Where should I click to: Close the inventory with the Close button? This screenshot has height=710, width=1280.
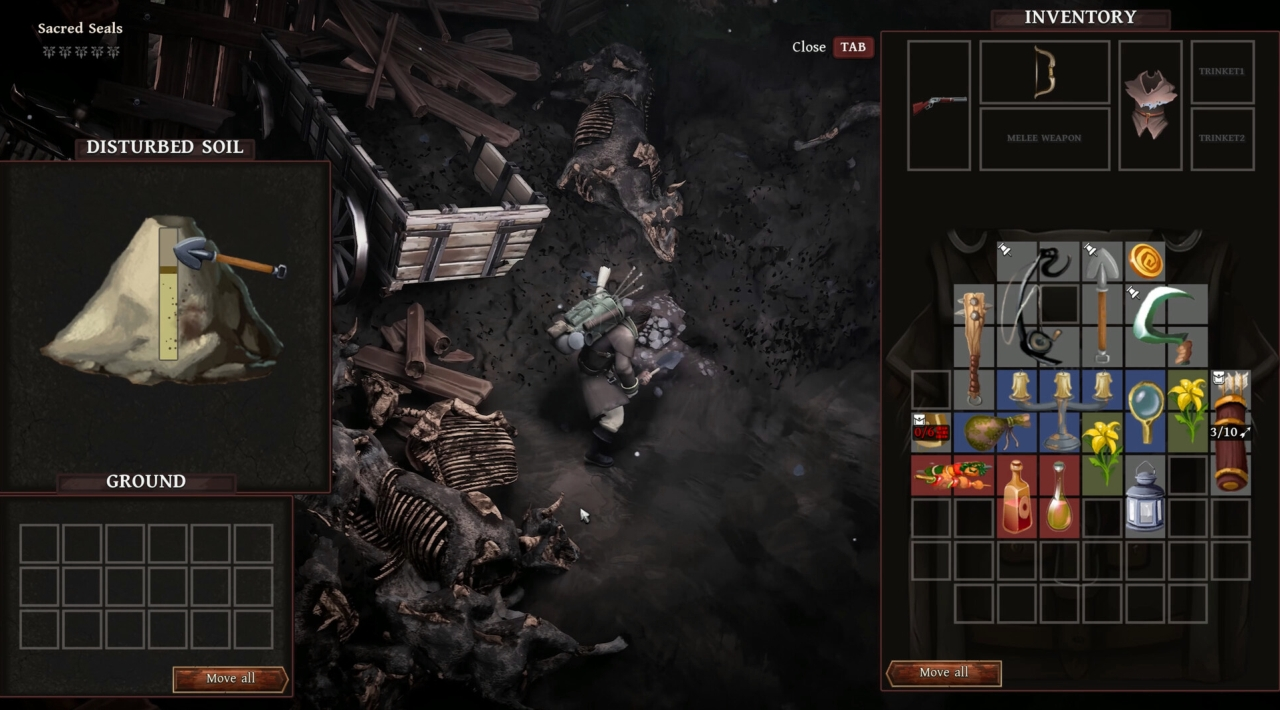pyautogui.click(x=852, y=47)
